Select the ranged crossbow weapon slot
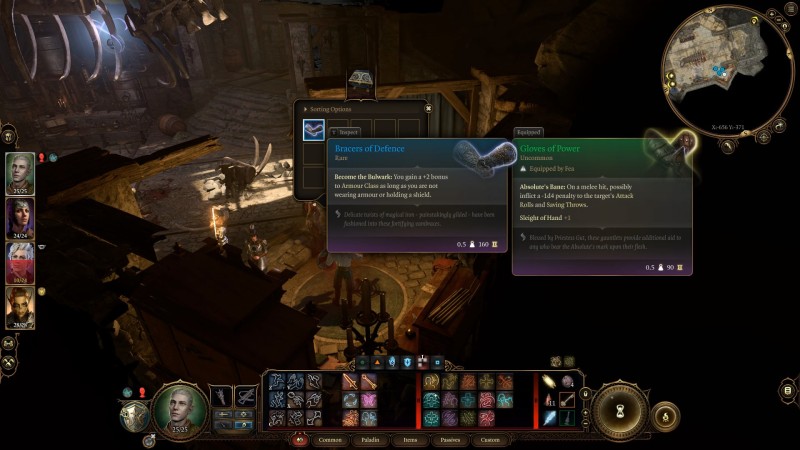This screenshot has height=450, width=800. pos(246,398)
